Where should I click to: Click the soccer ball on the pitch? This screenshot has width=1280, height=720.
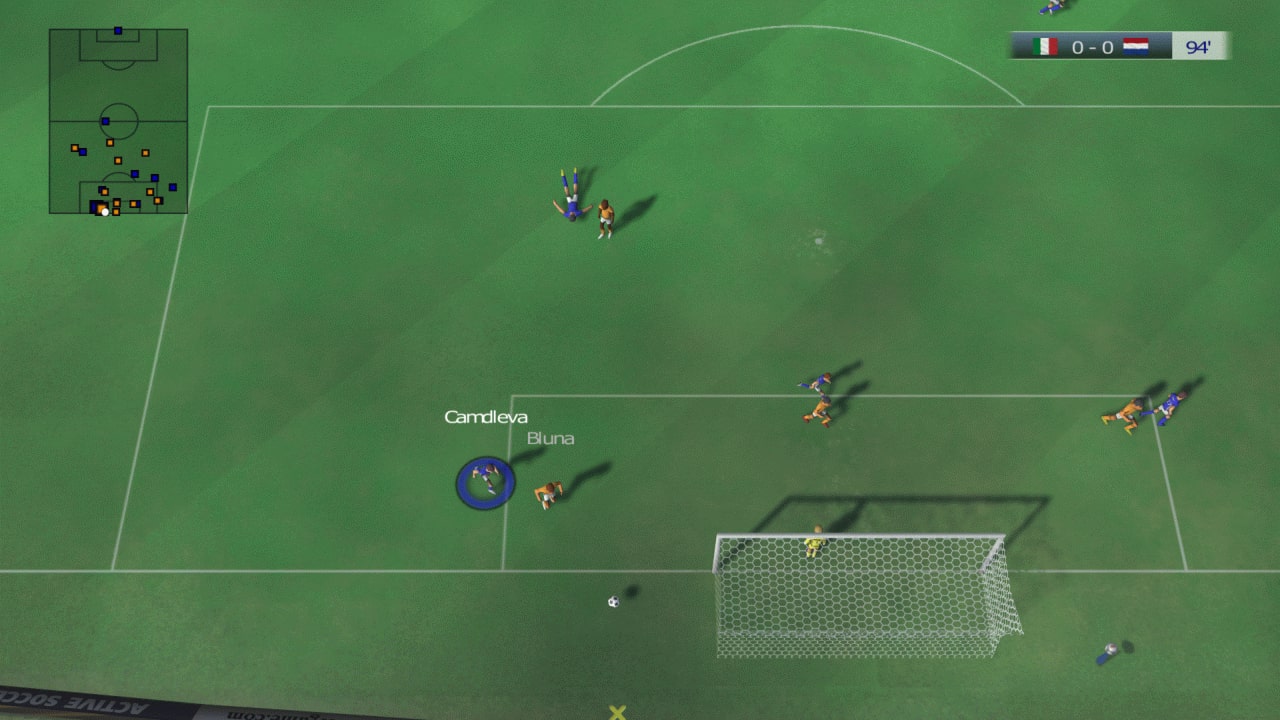pos(614,600)
